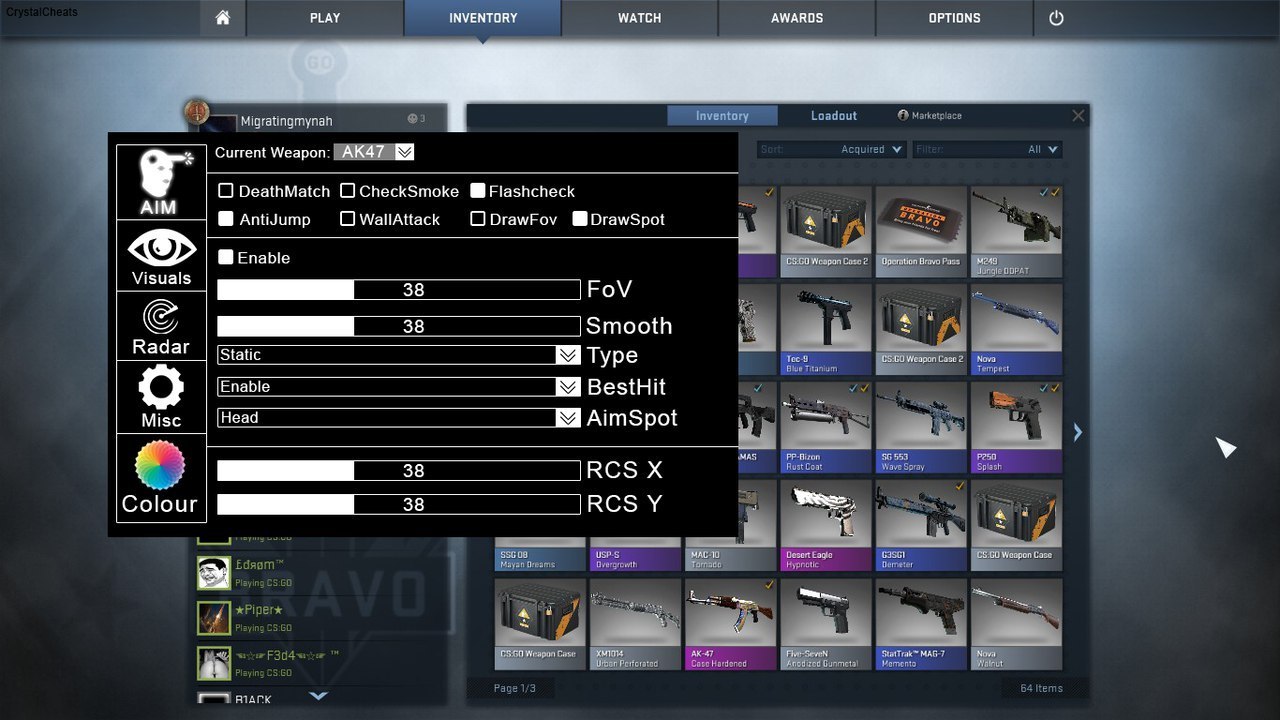Select the Desert Eagle Hypnotic item

[x=822, y=524]
